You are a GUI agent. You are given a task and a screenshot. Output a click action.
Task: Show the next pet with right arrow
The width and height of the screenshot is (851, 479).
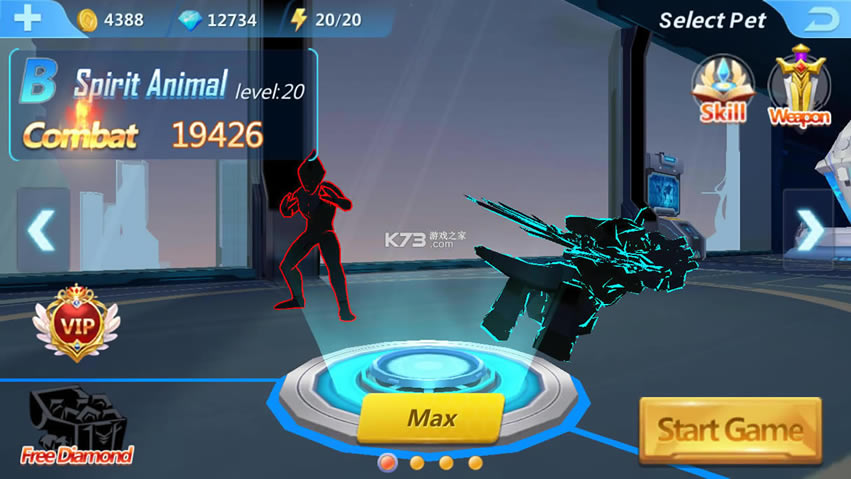(809, 231)
